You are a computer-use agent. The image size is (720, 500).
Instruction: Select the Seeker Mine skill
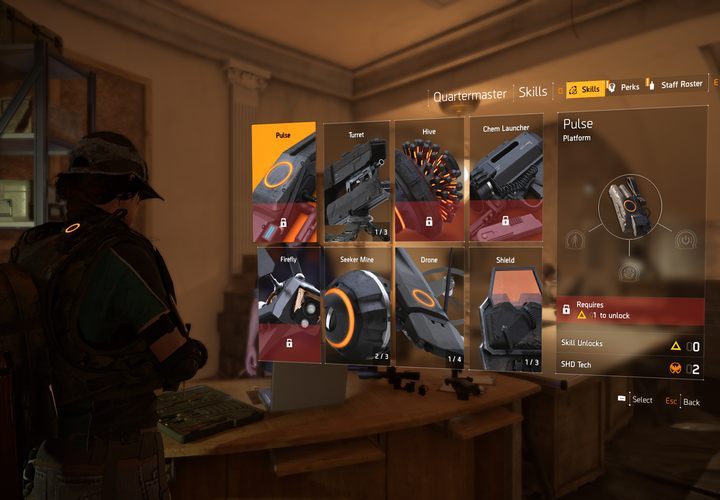tap(357, 305)
